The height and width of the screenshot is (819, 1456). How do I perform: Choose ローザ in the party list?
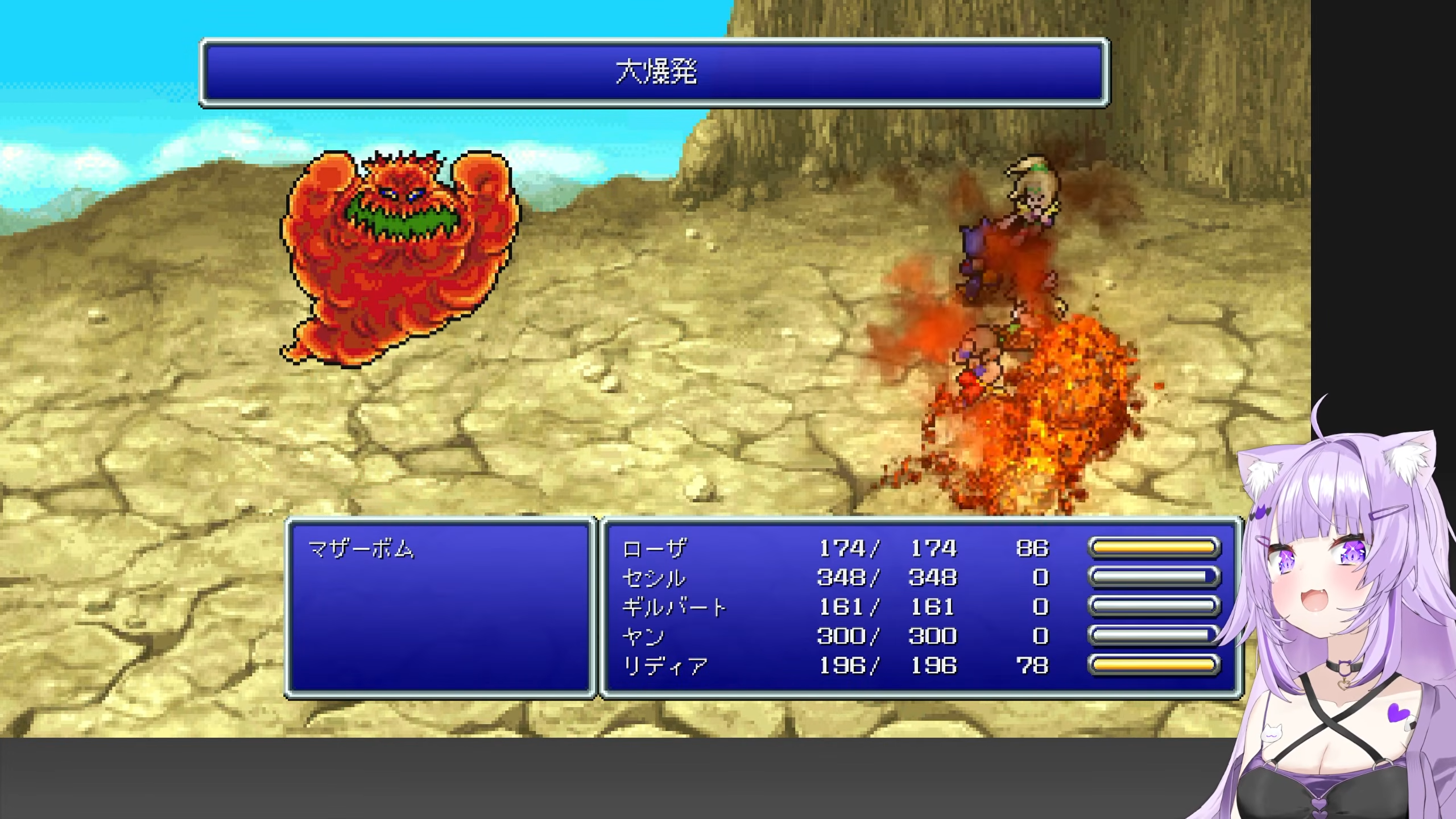click(654, 548)
